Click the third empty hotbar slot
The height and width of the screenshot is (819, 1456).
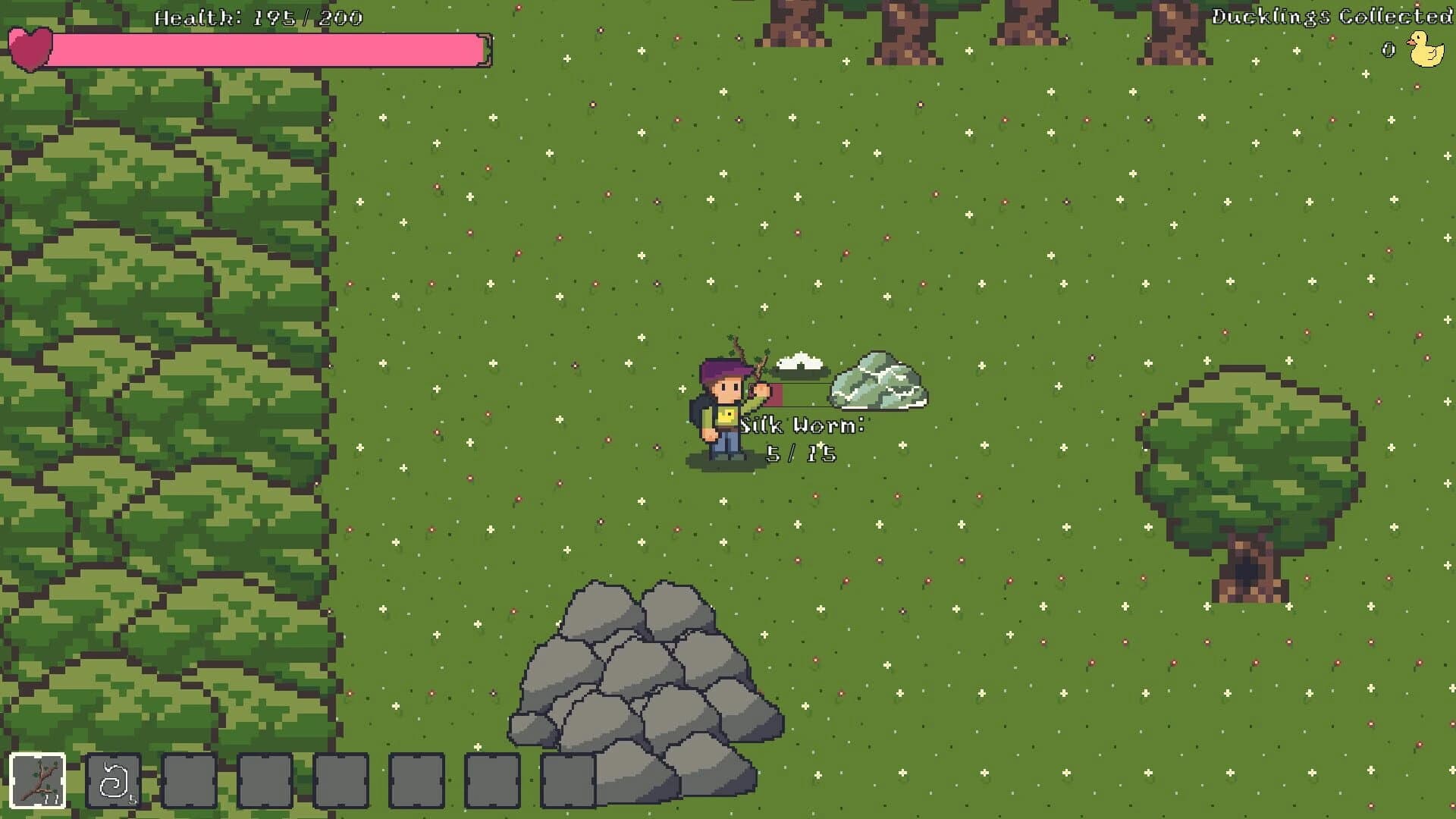(x=341, y=782)
